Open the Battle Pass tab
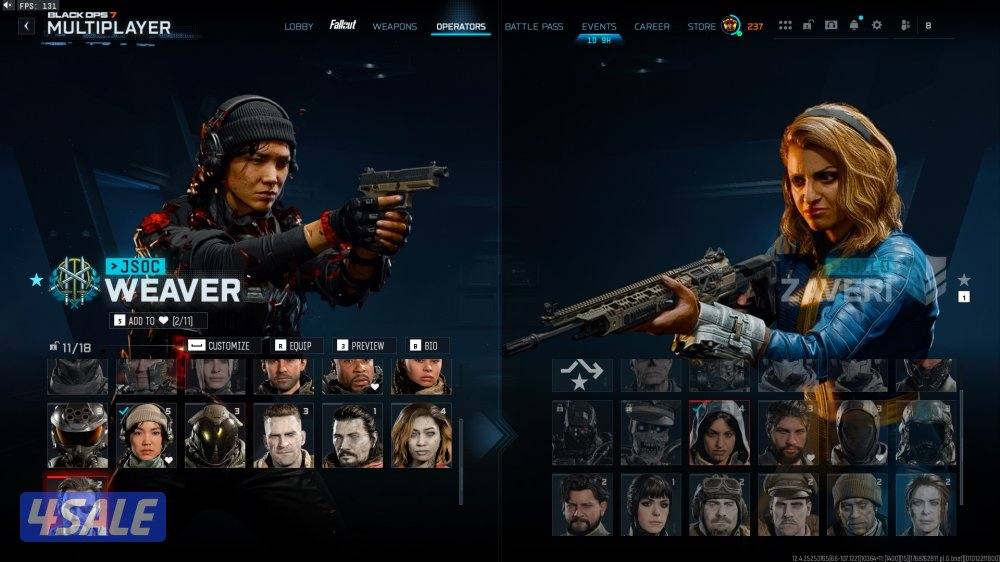 pyautogui.click(x=533, y=26)
